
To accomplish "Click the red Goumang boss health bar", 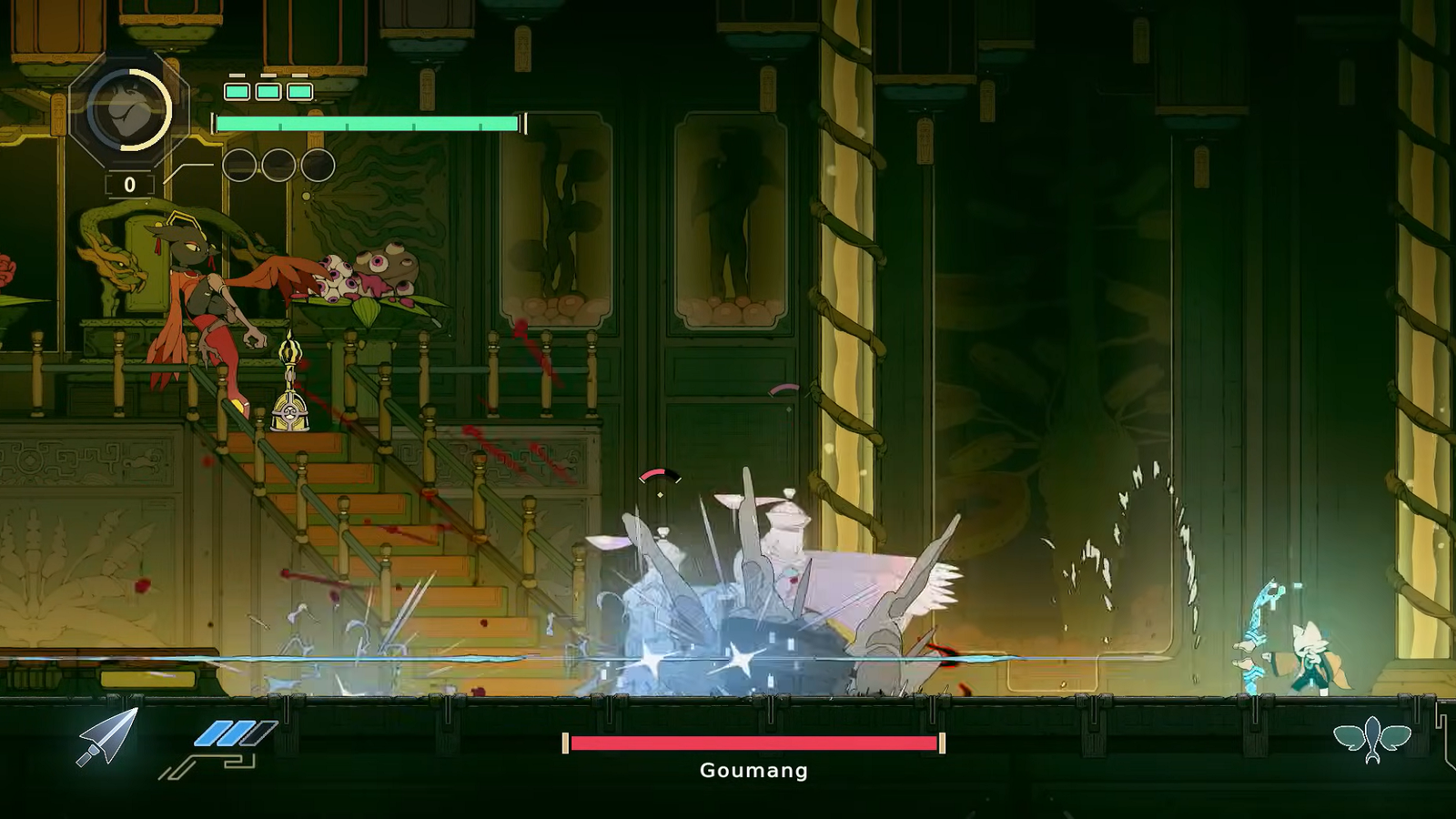I will coord(752,743).
